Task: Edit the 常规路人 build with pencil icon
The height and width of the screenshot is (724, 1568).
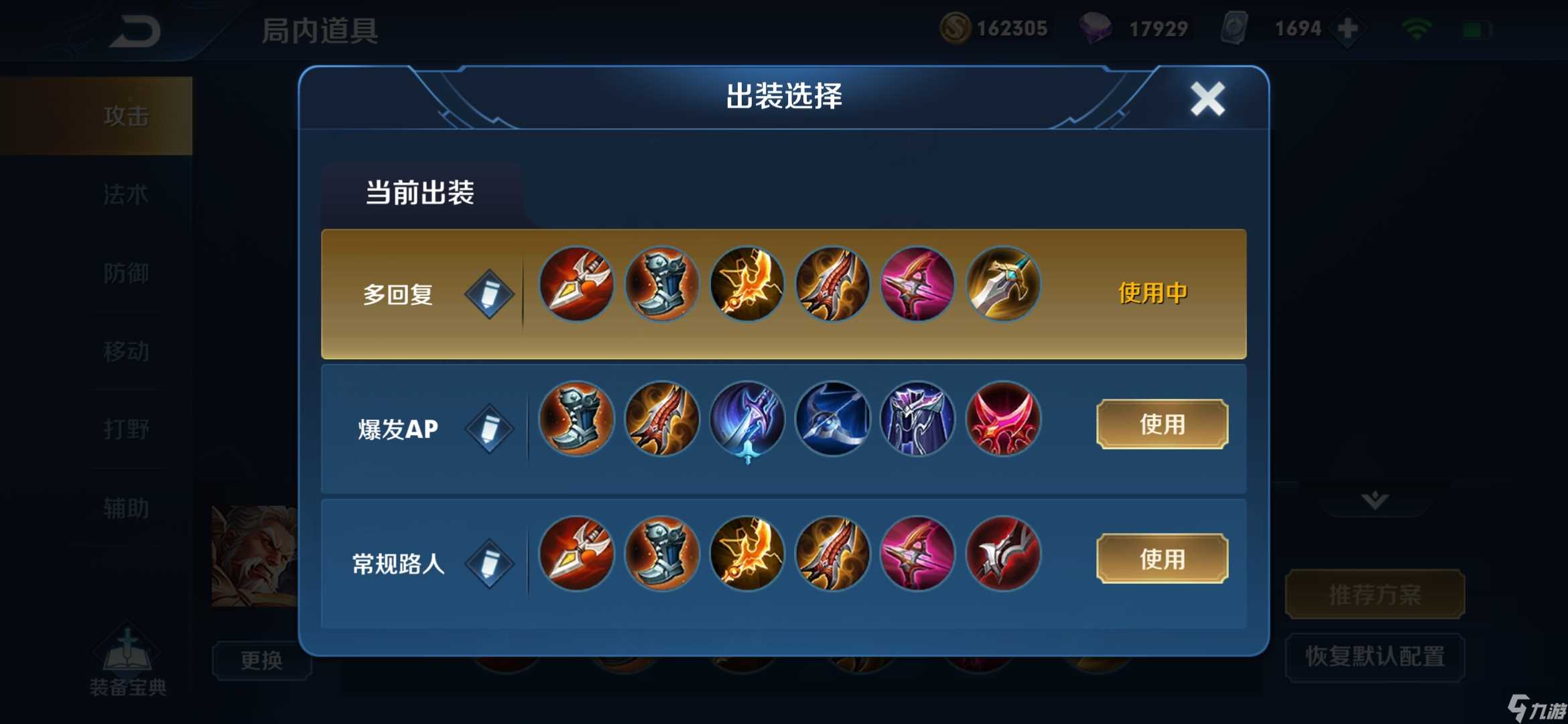Action: tap(490, 561)
